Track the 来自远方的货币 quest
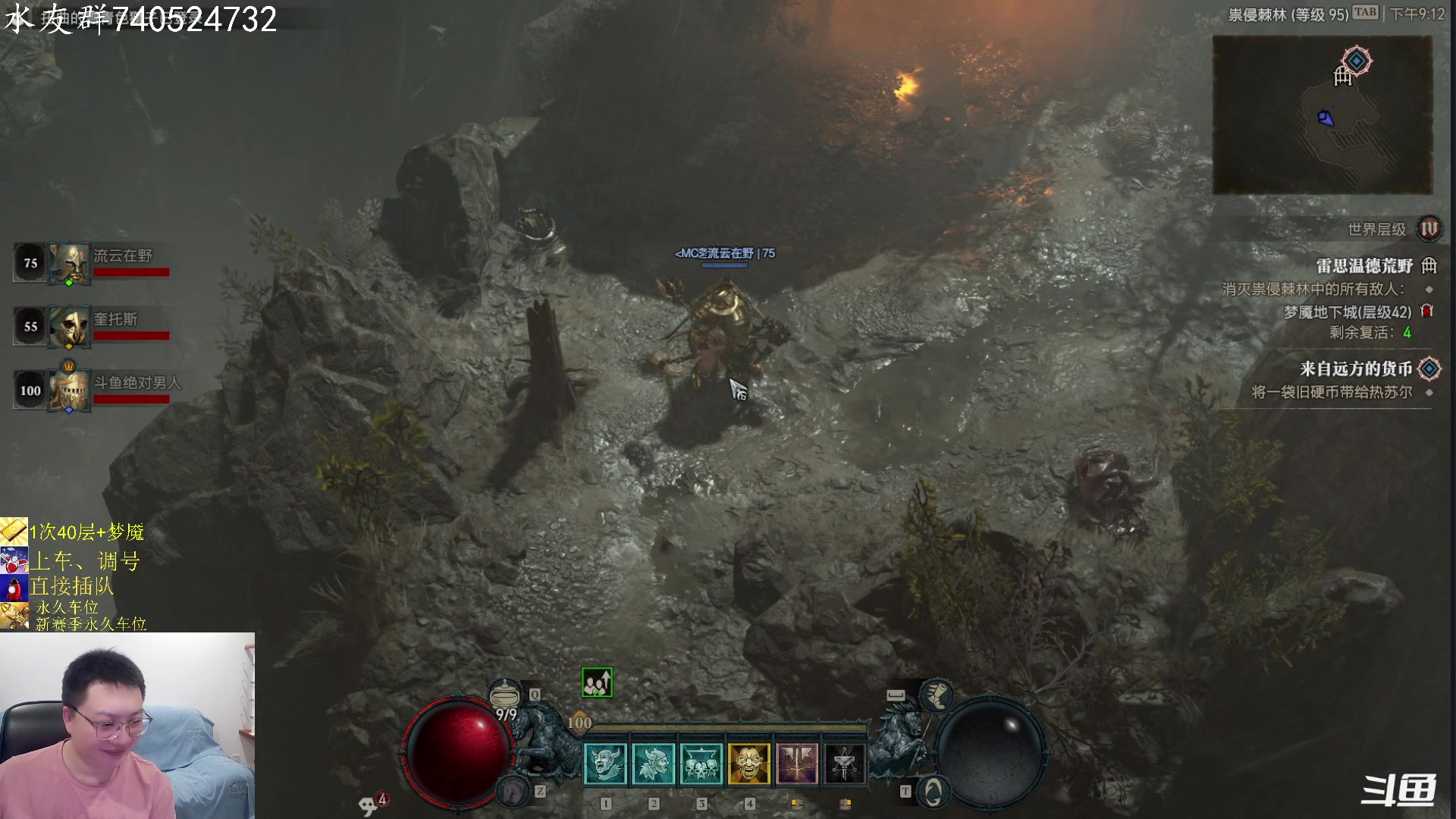Screen dimensions: 1456x819 1356,369
